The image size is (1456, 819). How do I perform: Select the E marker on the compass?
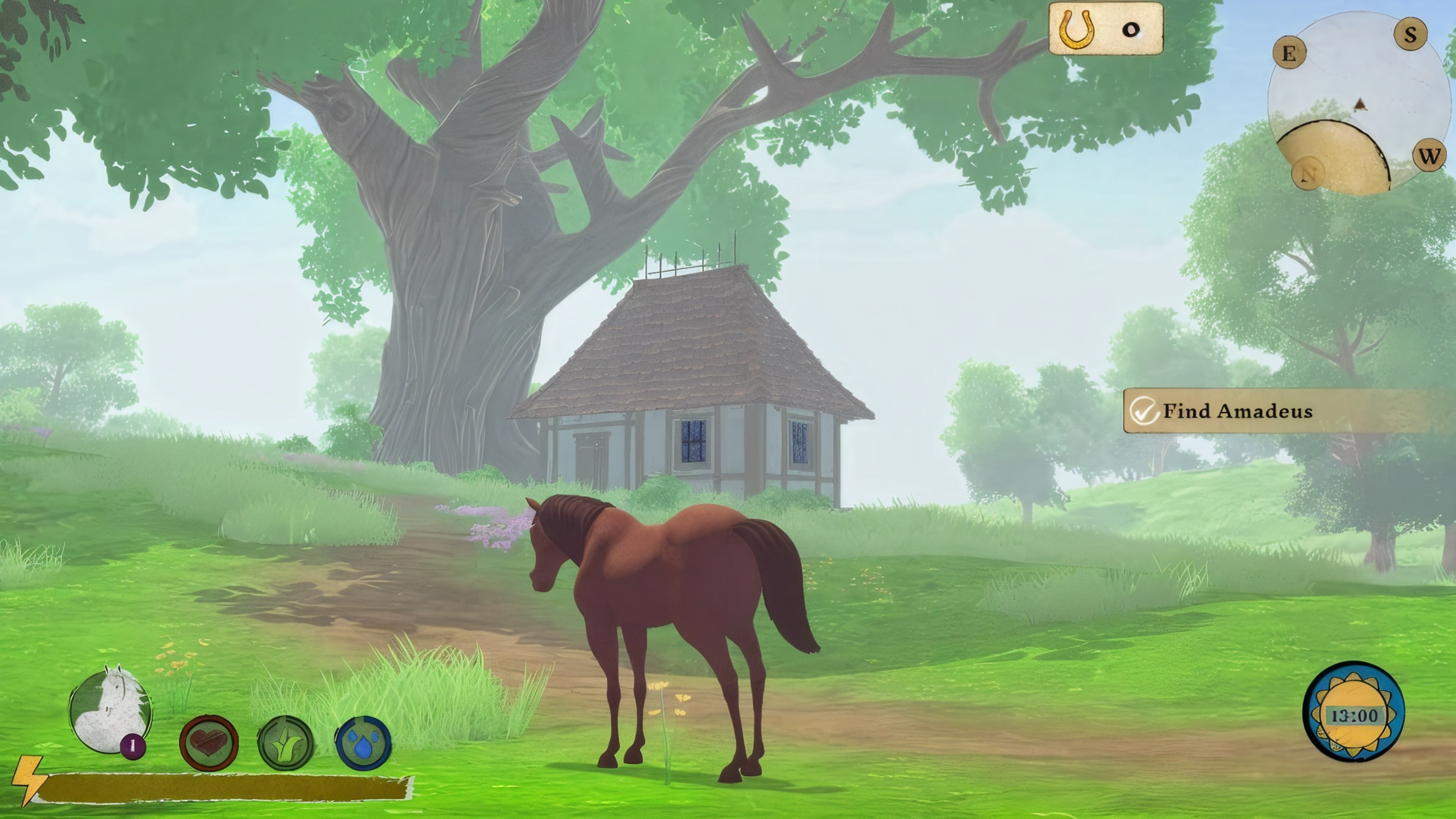coord(1289,54)
